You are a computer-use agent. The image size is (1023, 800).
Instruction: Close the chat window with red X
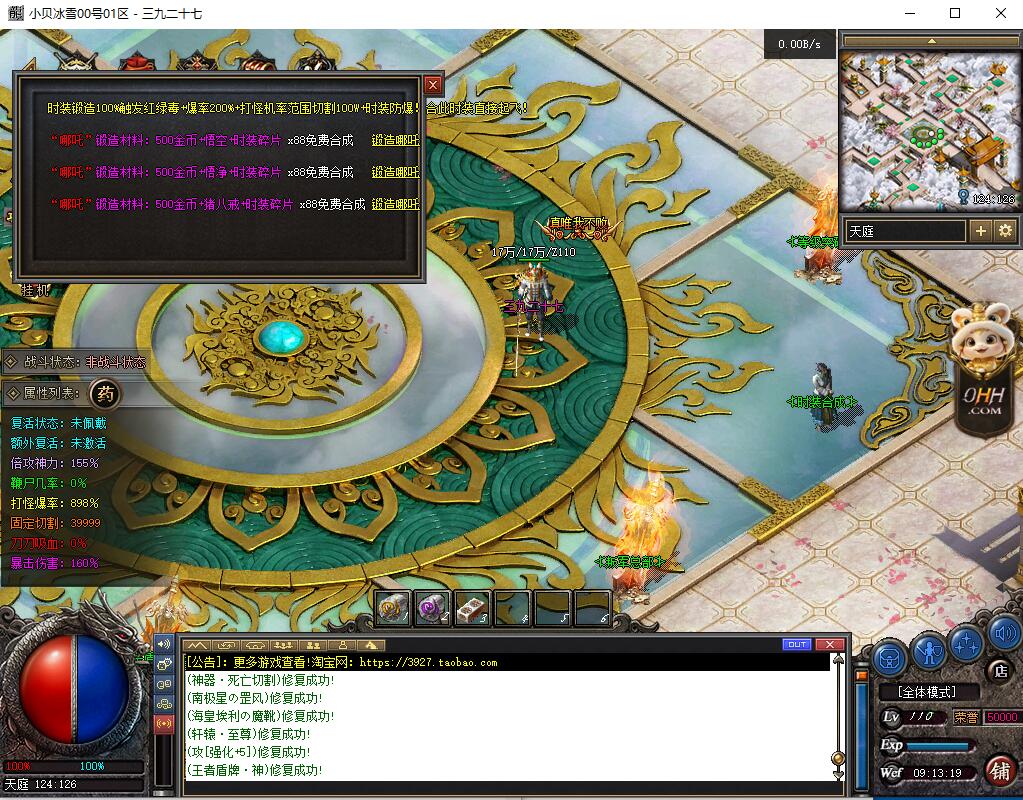pos(829,644)
